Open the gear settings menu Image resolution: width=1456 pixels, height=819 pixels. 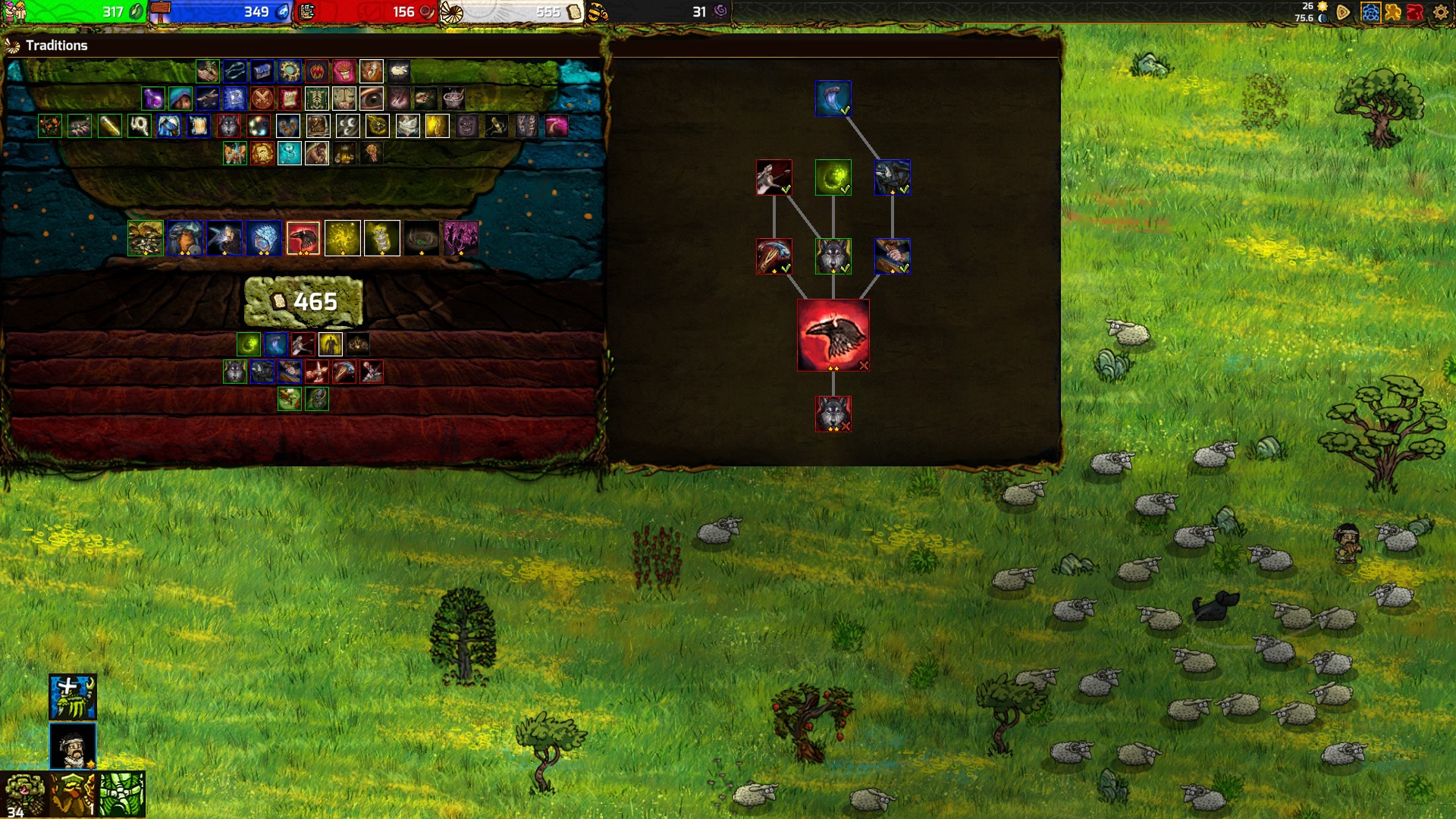(x=1440, y=12)
